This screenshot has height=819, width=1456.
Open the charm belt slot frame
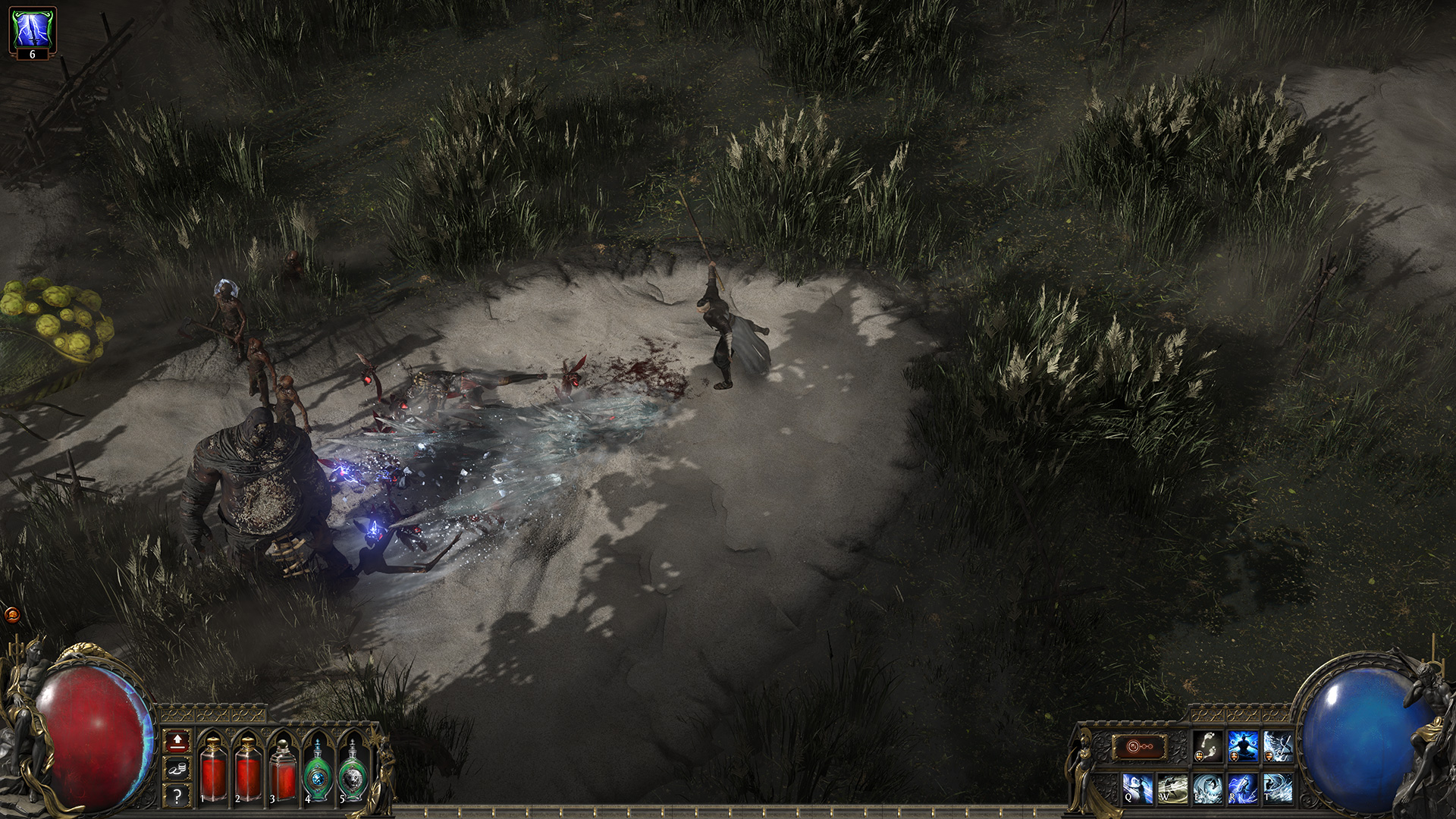pos(1140,746)
